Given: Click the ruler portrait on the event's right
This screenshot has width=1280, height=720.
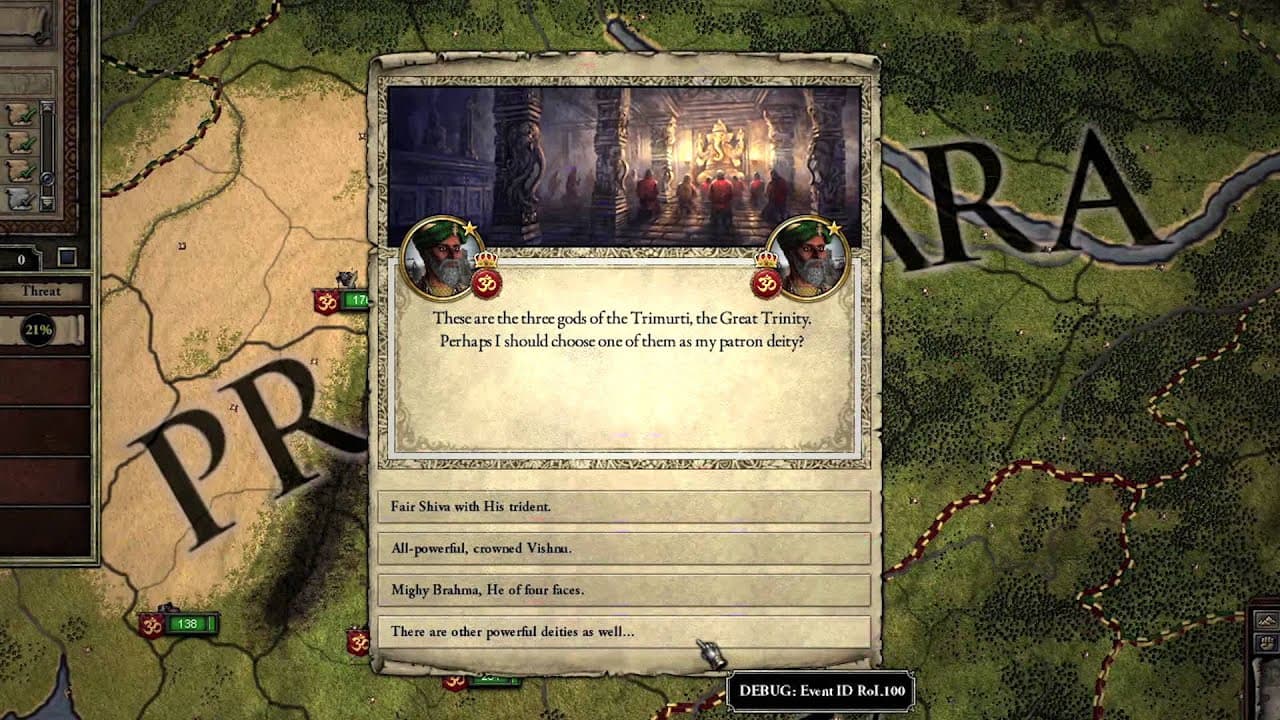Looking at the screenshot, I should pyautogui.click(x=807, y=258).
